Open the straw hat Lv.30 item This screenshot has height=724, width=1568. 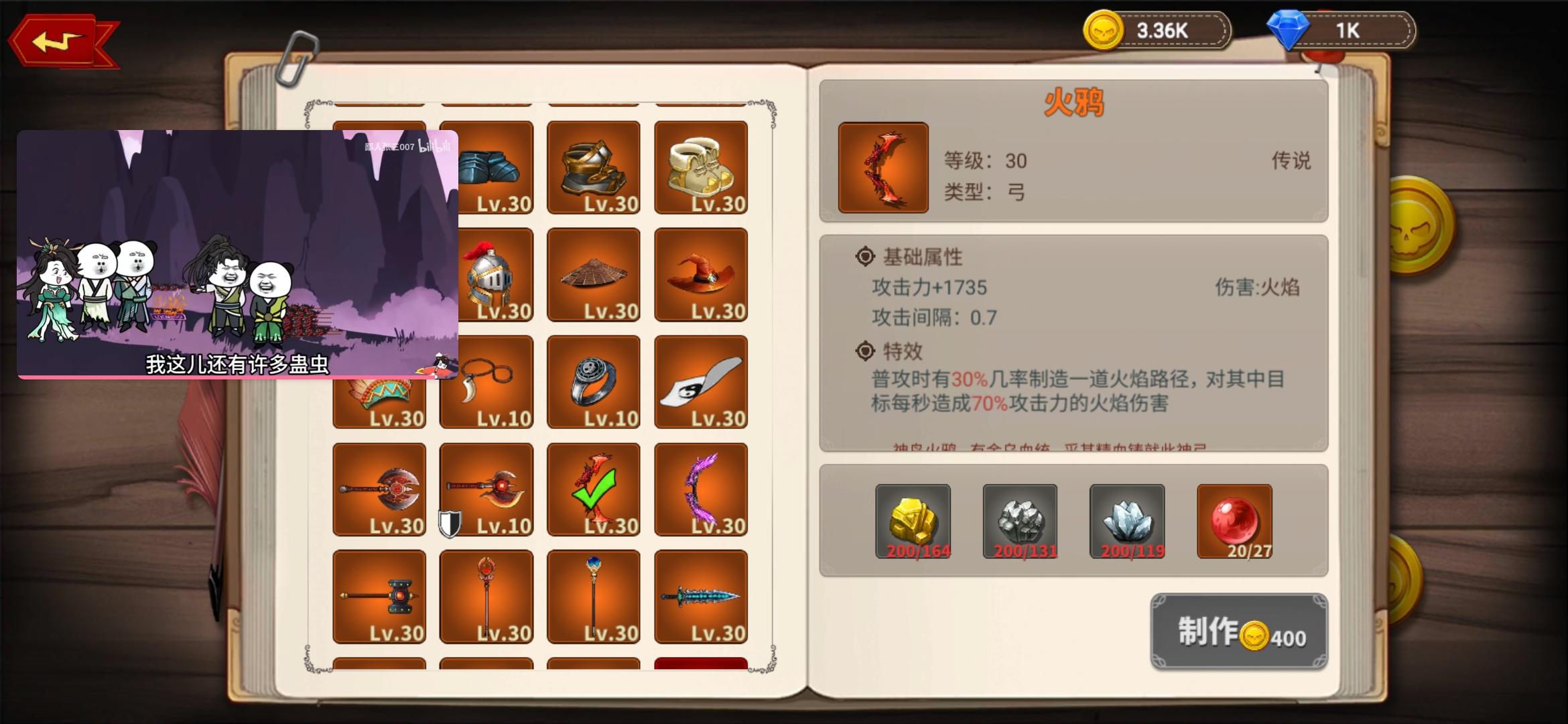pos(594,275)
